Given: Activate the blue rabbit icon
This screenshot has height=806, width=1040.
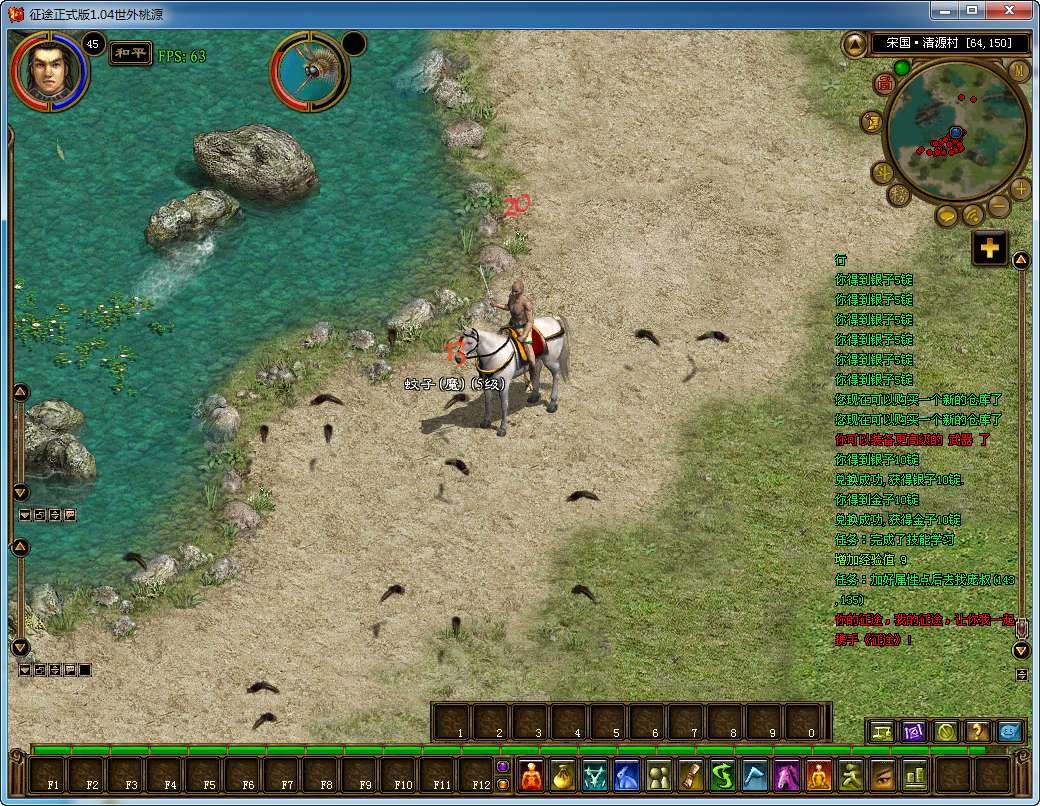Looking at the screenshot, I should click(627, 776).
